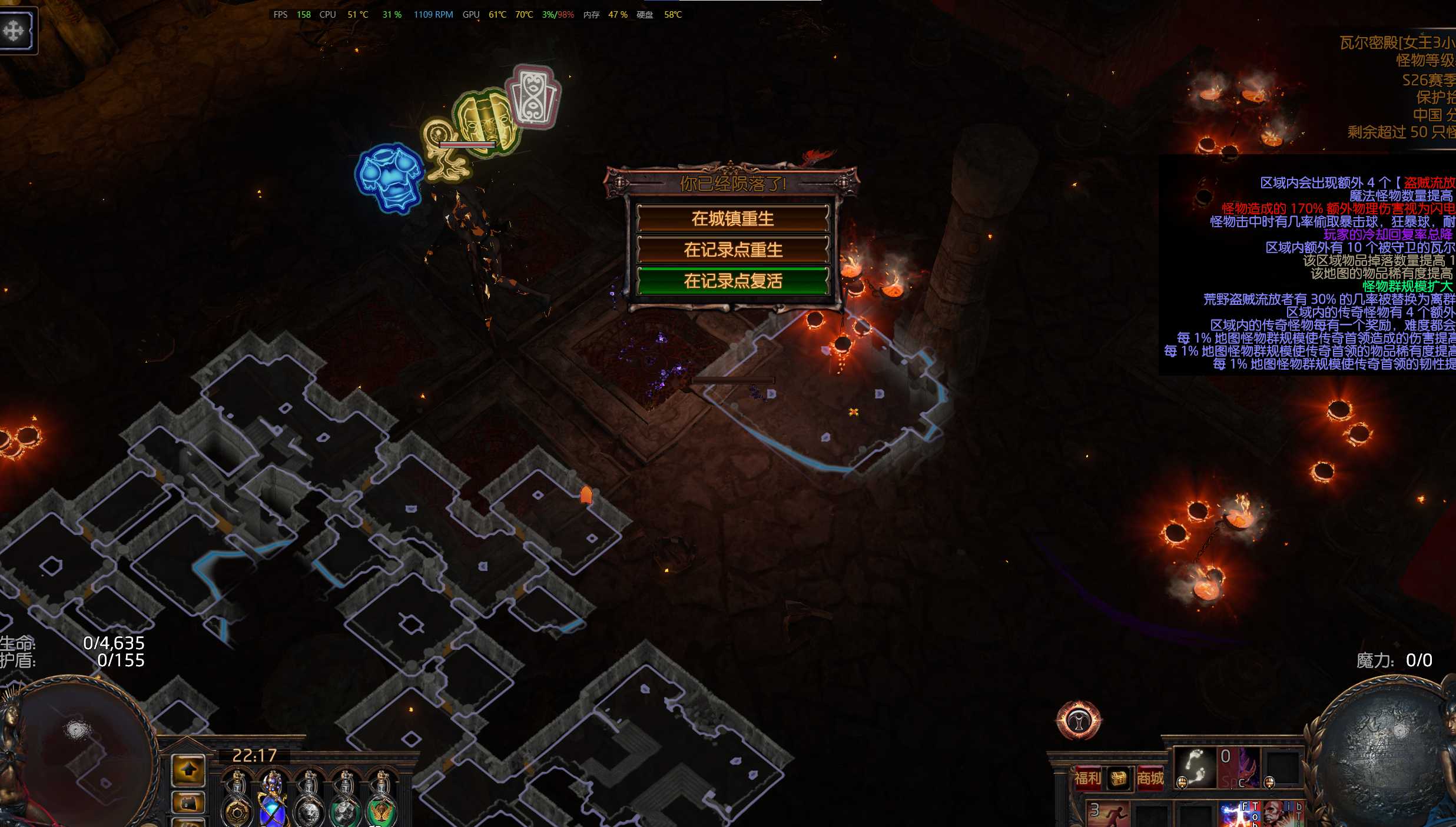Click the yellow up-arrow panel button
The height and width of the screenshot is (827, 1456).
point(188,770)
